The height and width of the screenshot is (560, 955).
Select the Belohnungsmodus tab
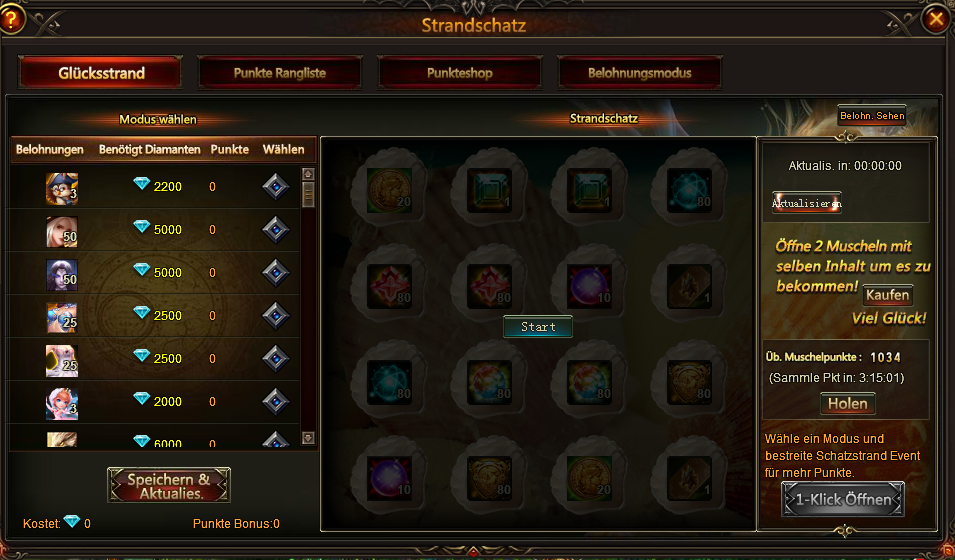639,73
